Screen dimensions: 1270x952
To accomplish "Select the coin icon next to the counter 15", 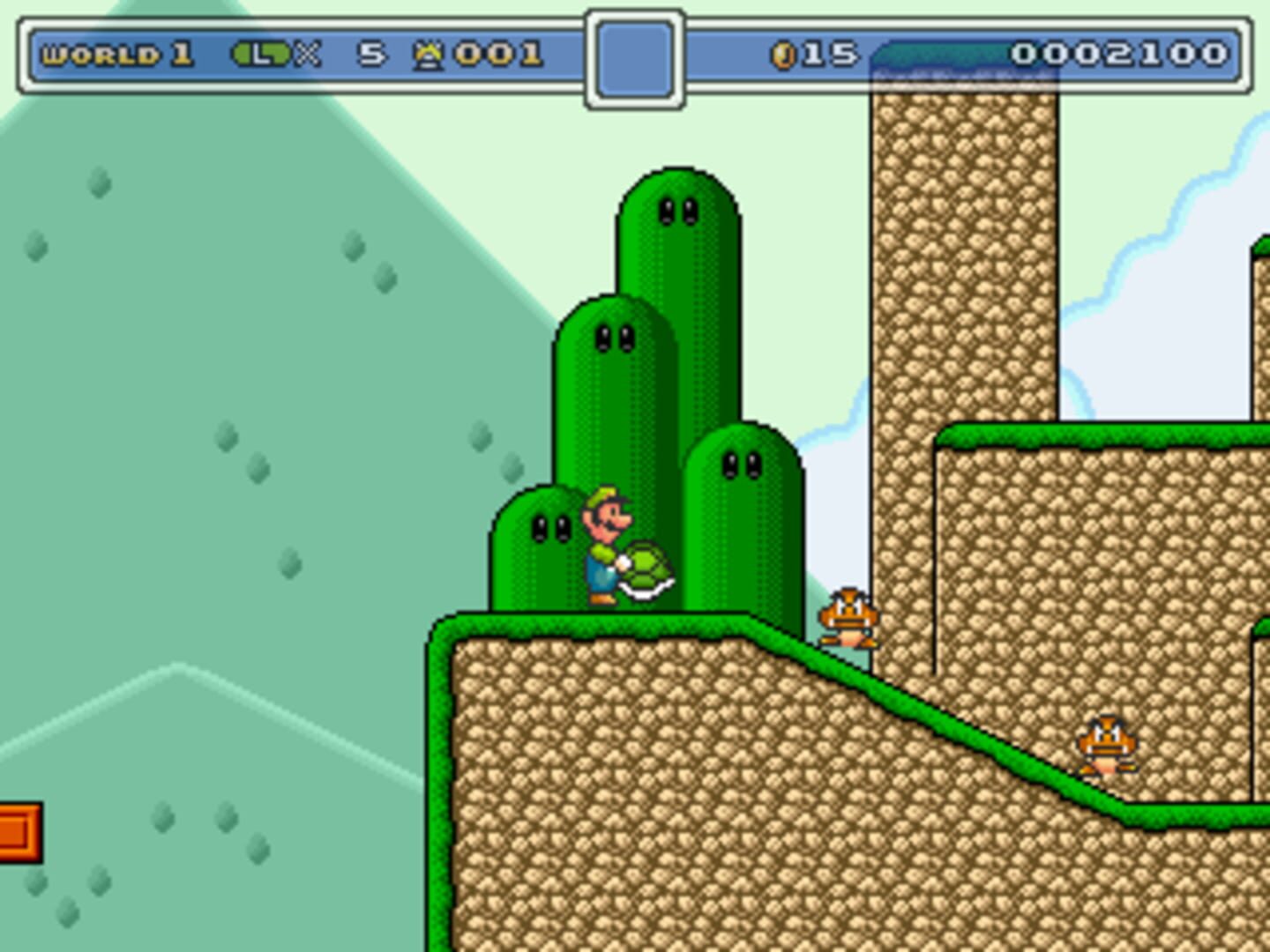I will coord(784,54).
